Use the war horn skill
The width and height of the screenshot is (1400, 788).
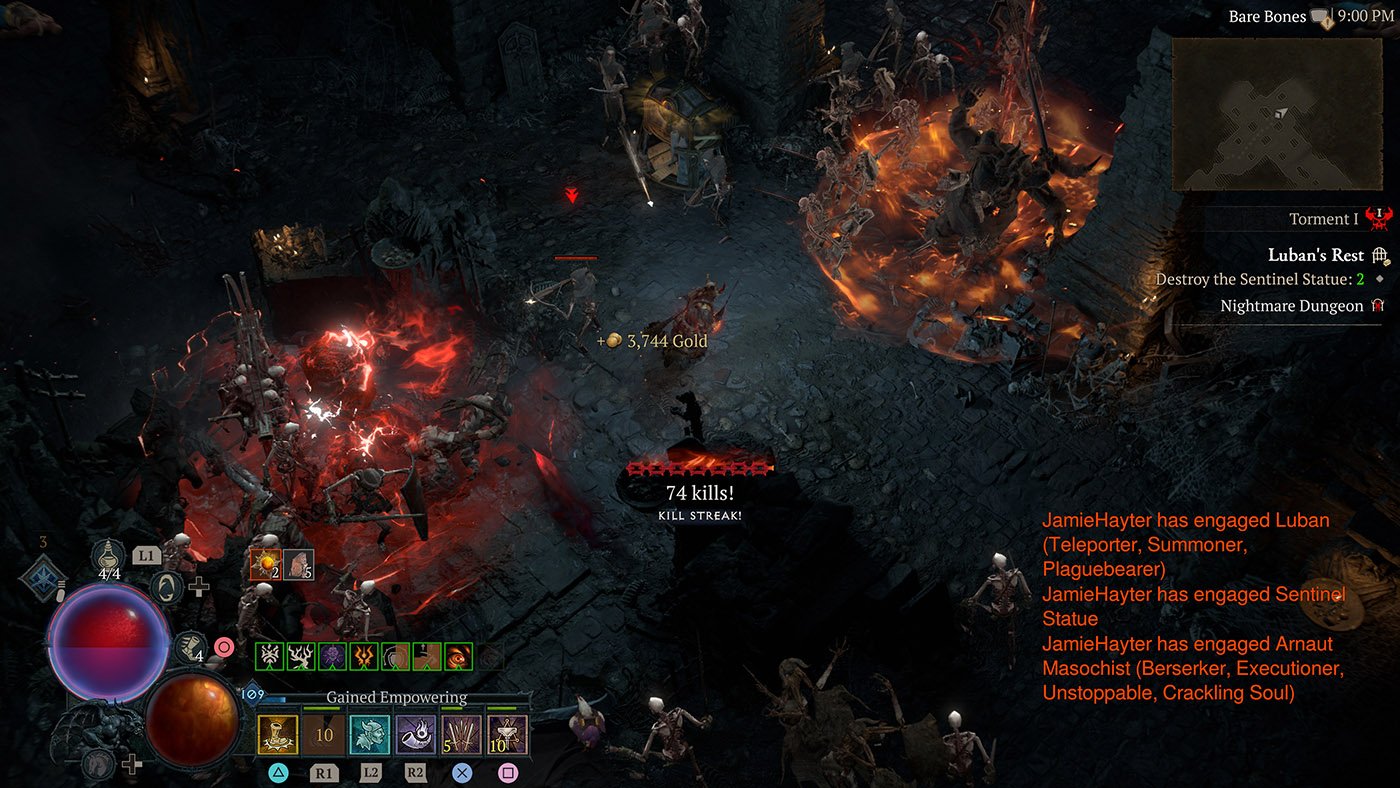[x=415, y=733]
